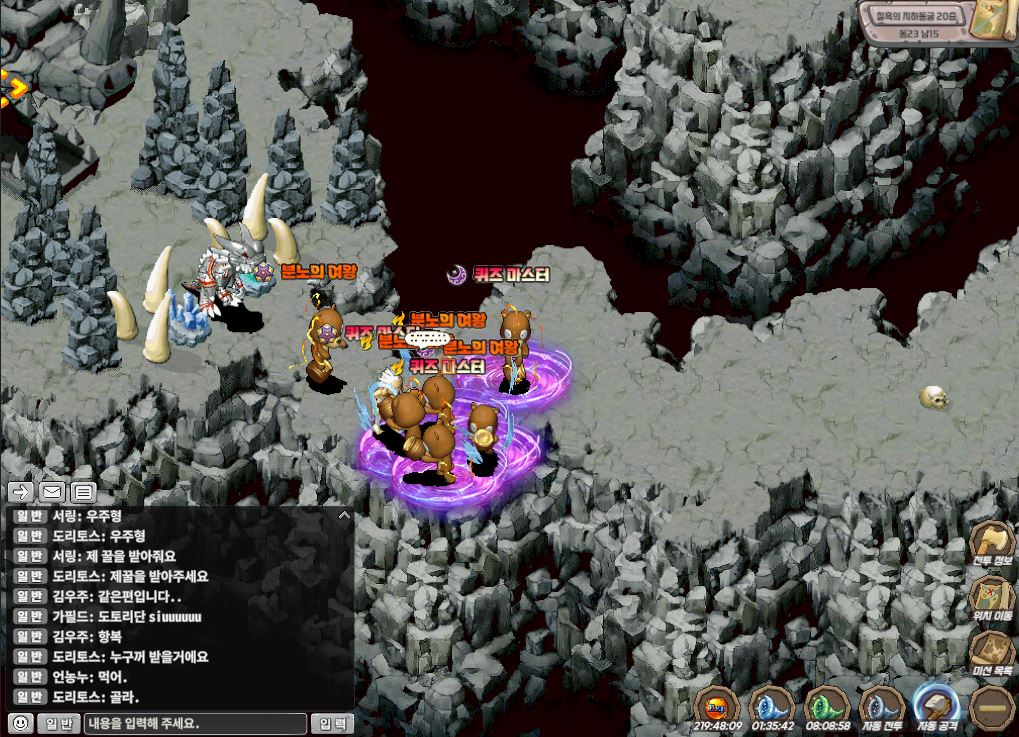This screenshot has width=1019, height=737.
Task: Focus the chat message input field
Action: click(195, 723)
